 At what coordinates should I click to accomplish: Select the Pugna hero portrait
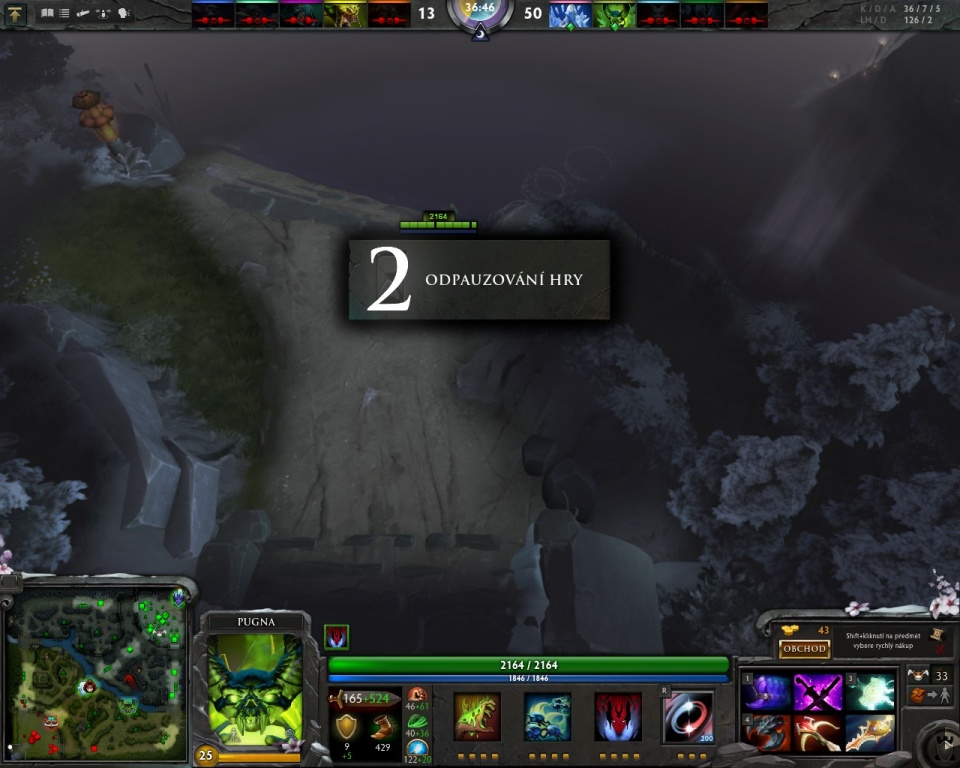tap(254, 689)
